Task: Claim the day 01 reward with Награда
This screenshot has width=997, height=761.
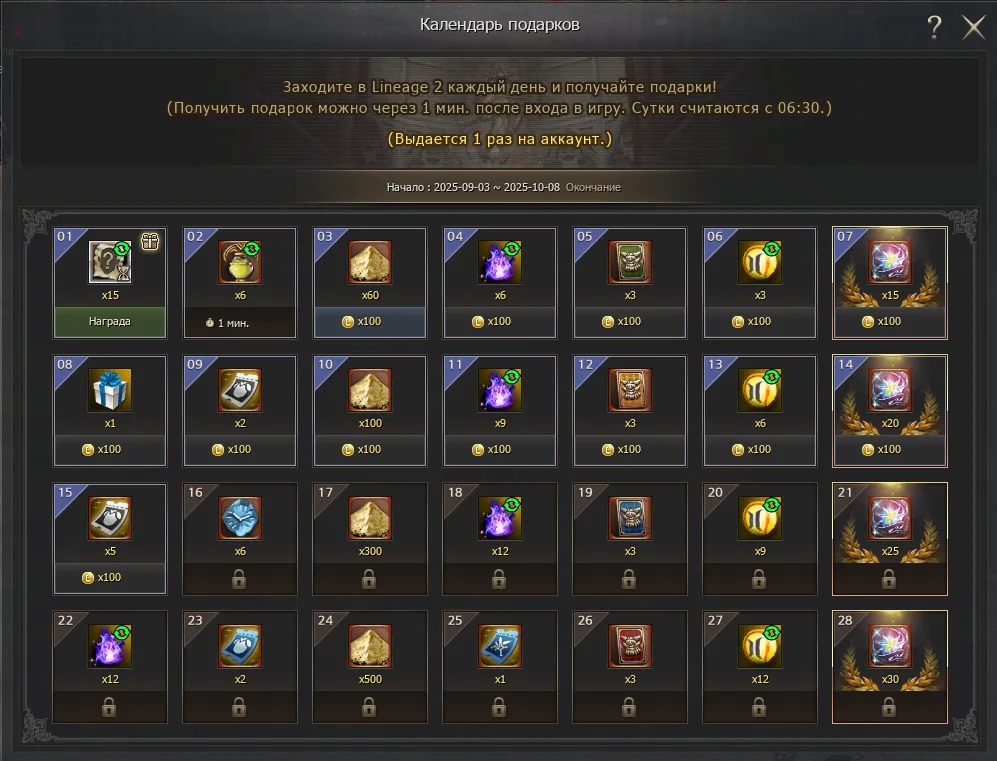Action: [110, 322]
